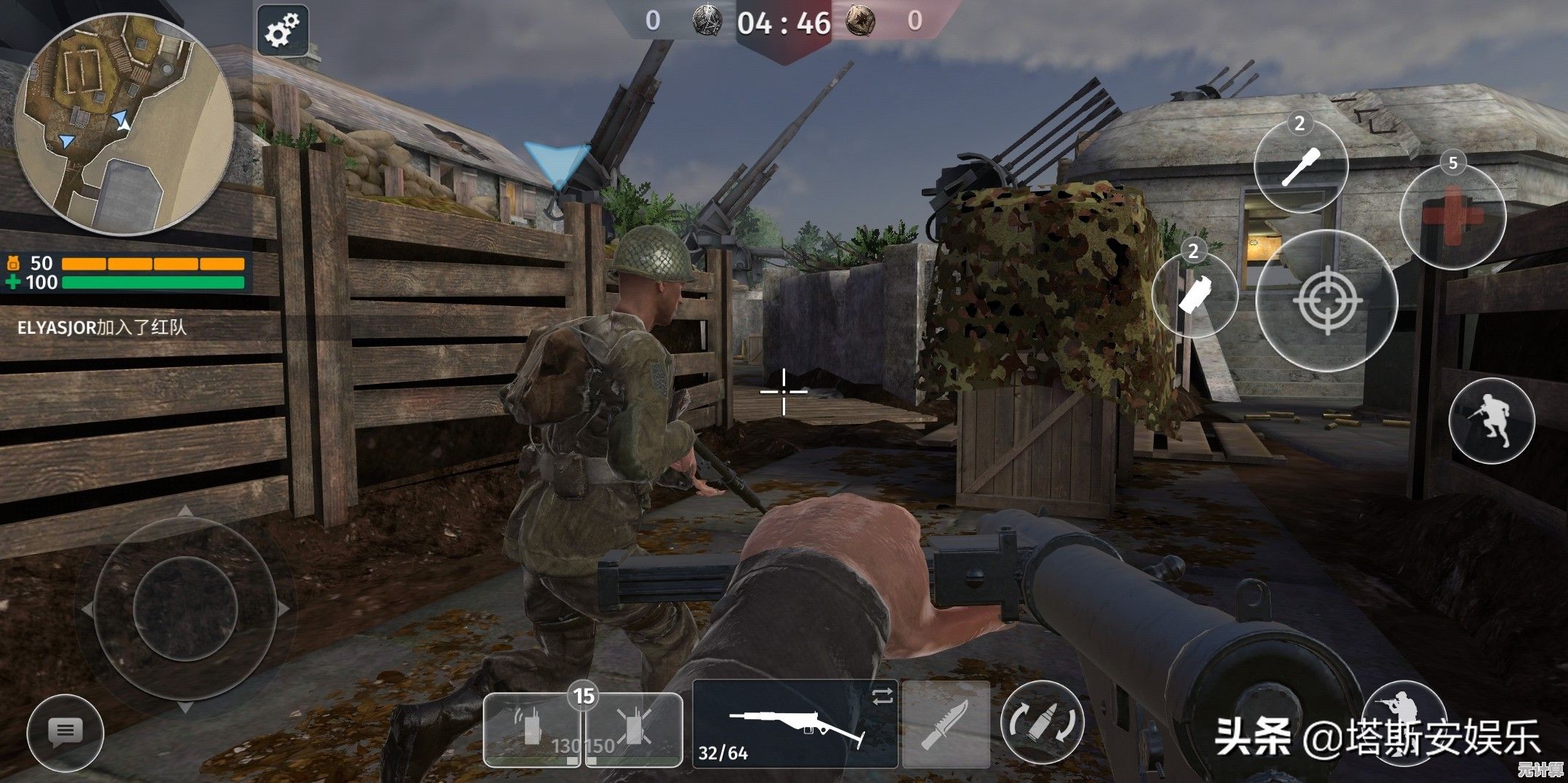Viewport: 1568px width, 783px height.
Task: Throw the stick grenade
Action: [1300, 168]
